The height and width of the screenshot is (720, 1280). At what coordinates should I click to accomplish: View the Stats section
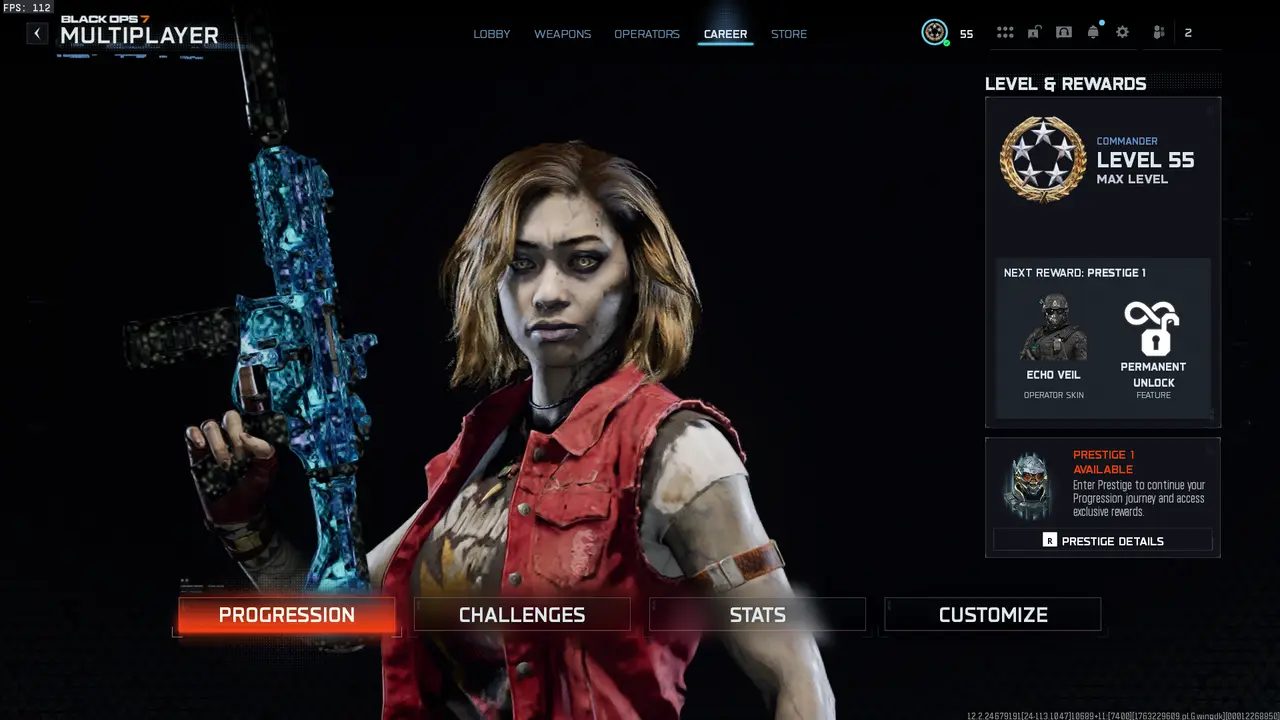coord(756,614)
